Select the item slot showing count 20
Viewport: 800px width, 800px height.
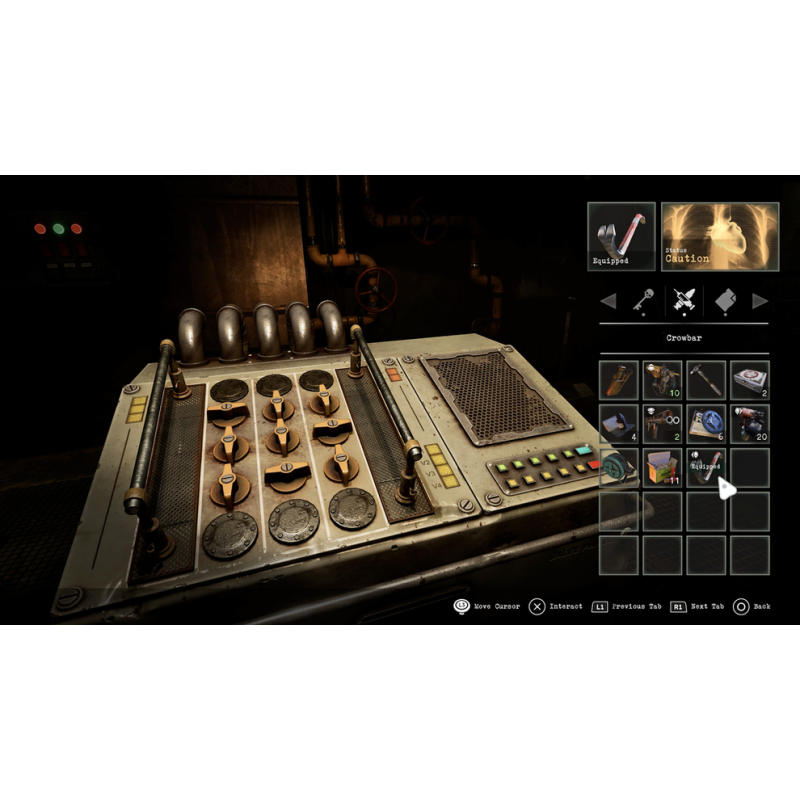point(749,423)
